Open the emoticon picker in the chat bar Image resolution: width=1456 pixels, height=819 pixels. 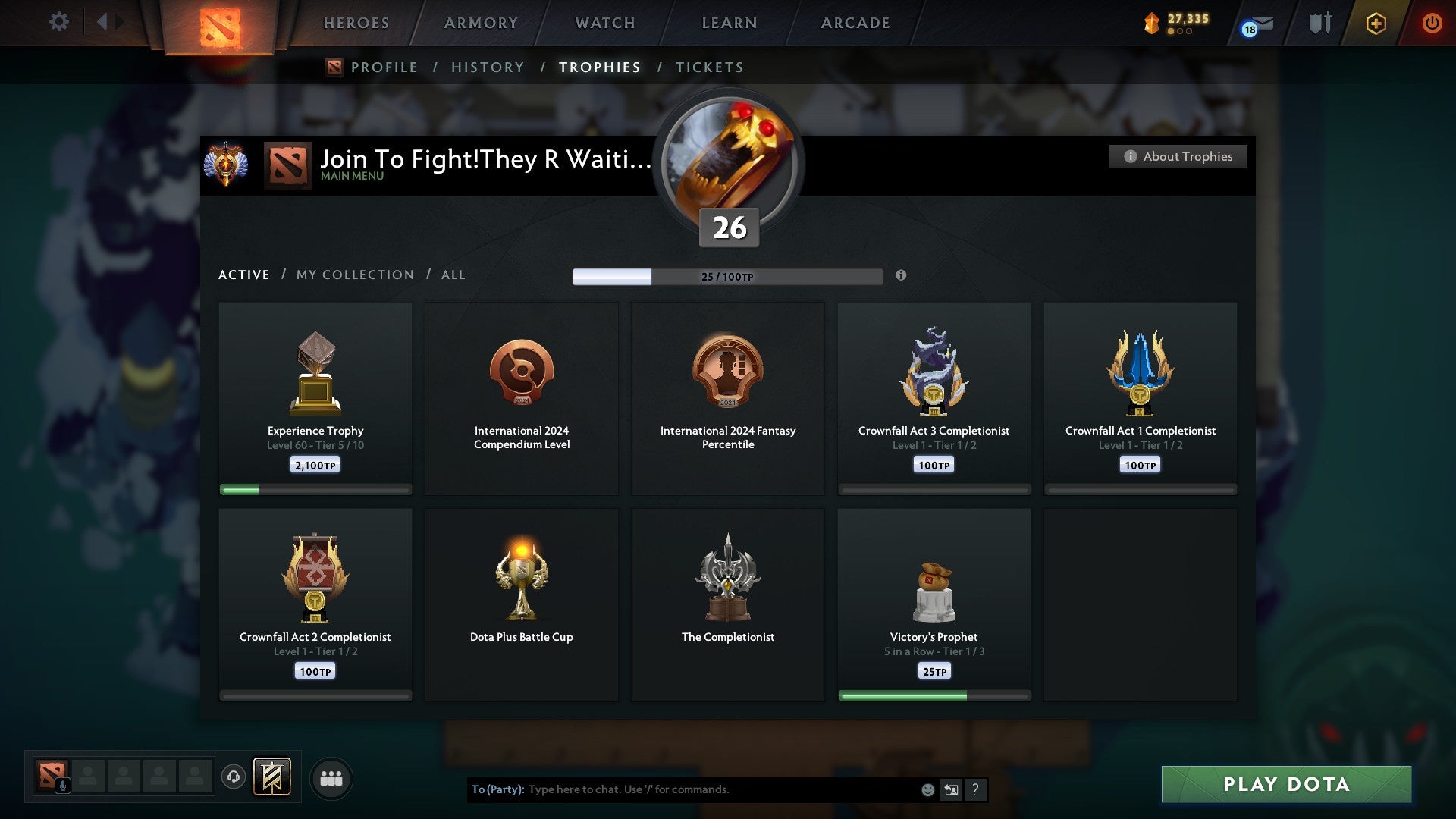tap(927, 789)
